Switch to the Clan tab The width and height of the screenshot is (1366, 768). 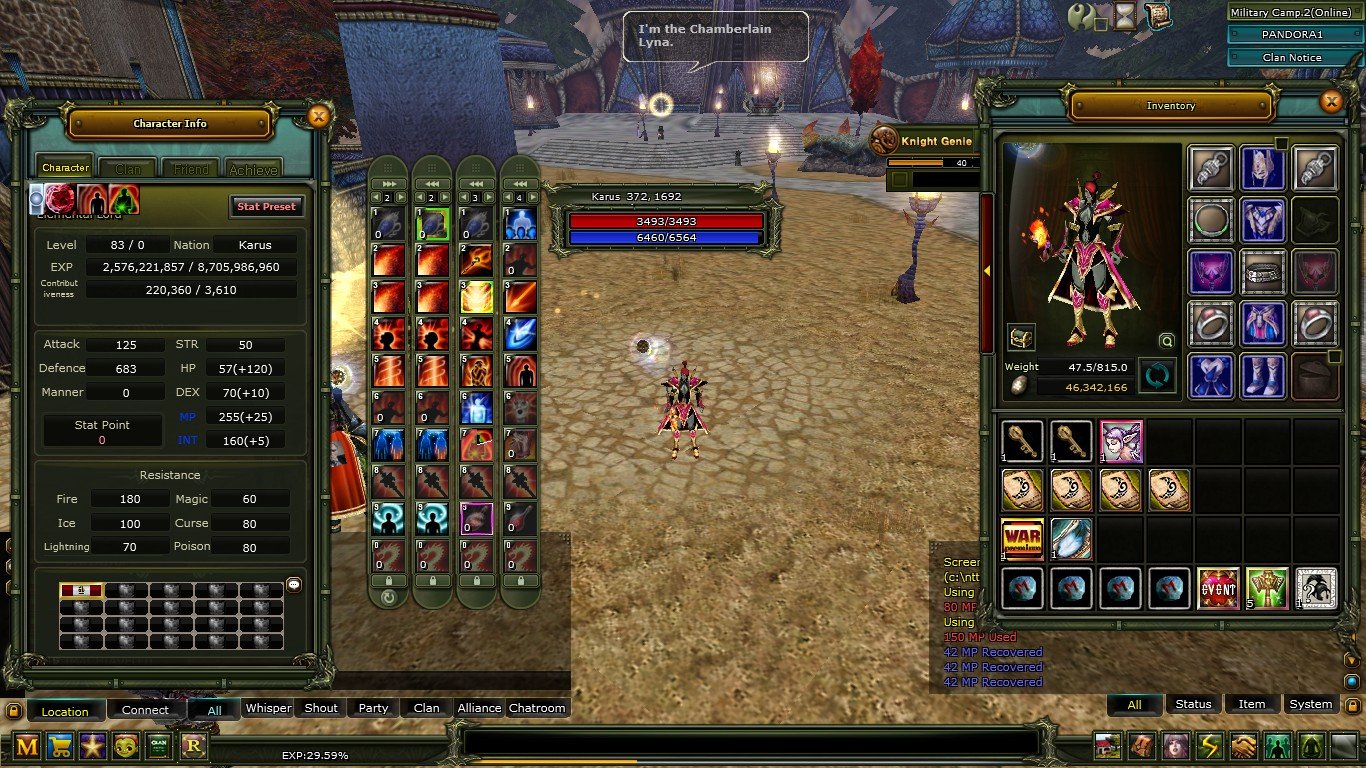pos(127,169)
